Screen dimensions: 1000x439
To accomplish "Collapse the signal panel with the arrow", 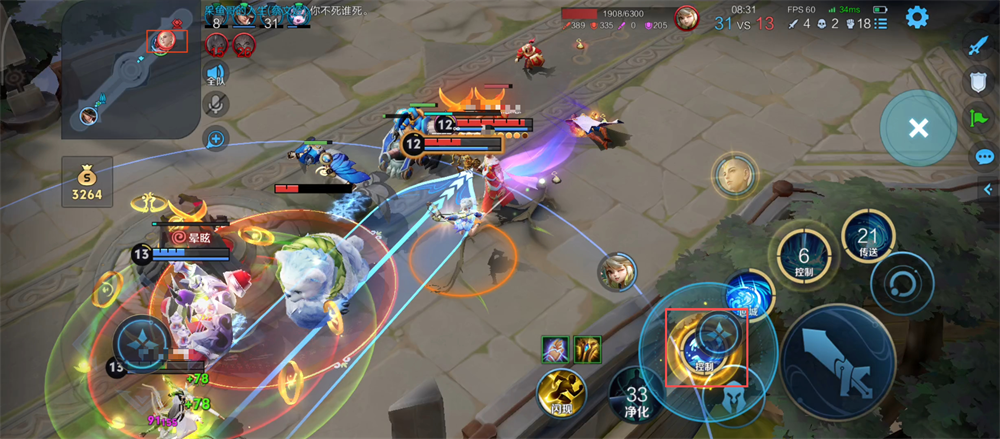I will coord(988,188).
